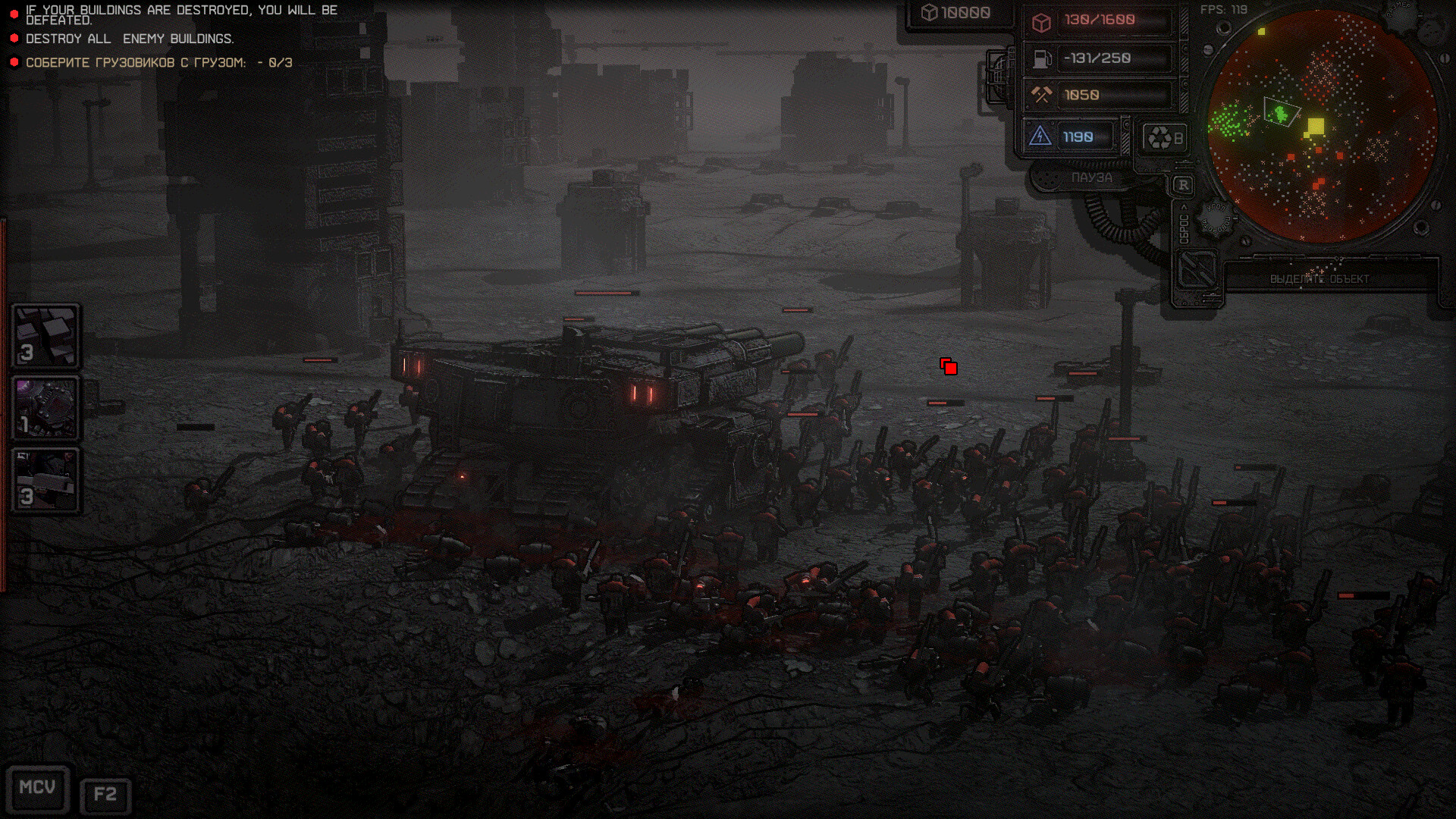The height and width of the screenshot is (819, 1456).
Task: Click the storage cube resource icon
Action: [1040, 21]
